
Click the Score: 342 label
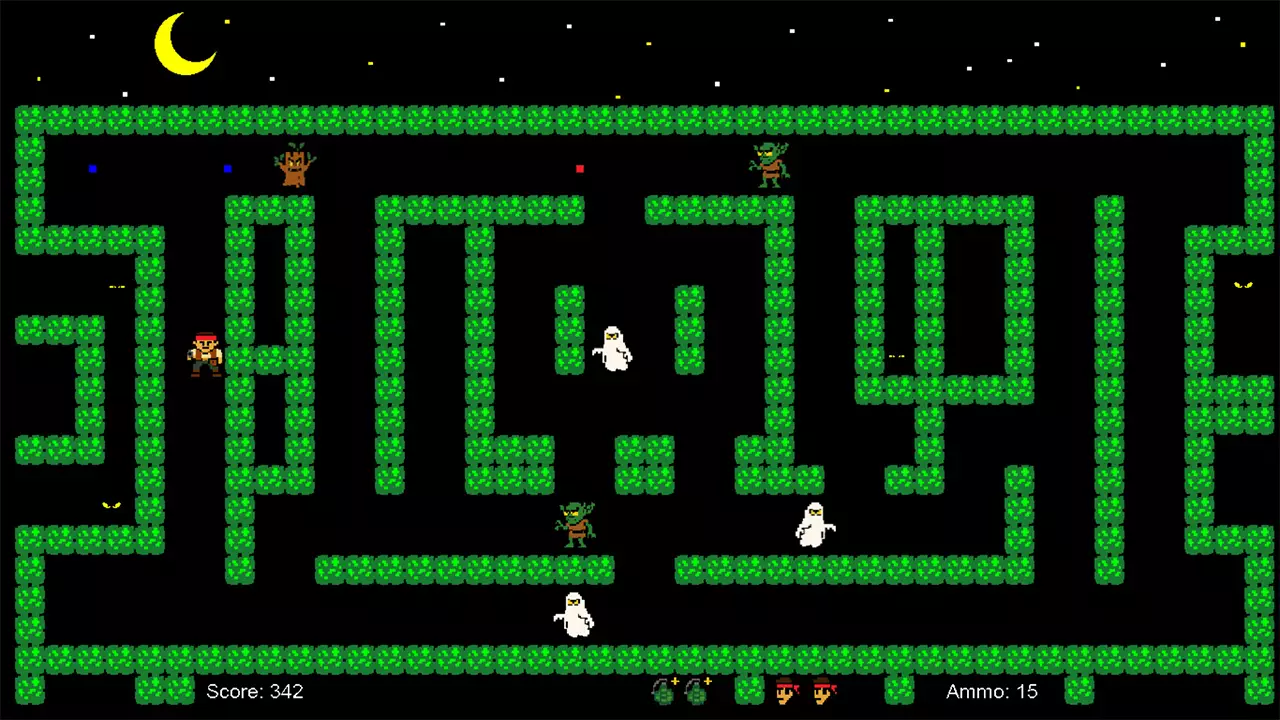pyautogui.click(x=255, y=691)
